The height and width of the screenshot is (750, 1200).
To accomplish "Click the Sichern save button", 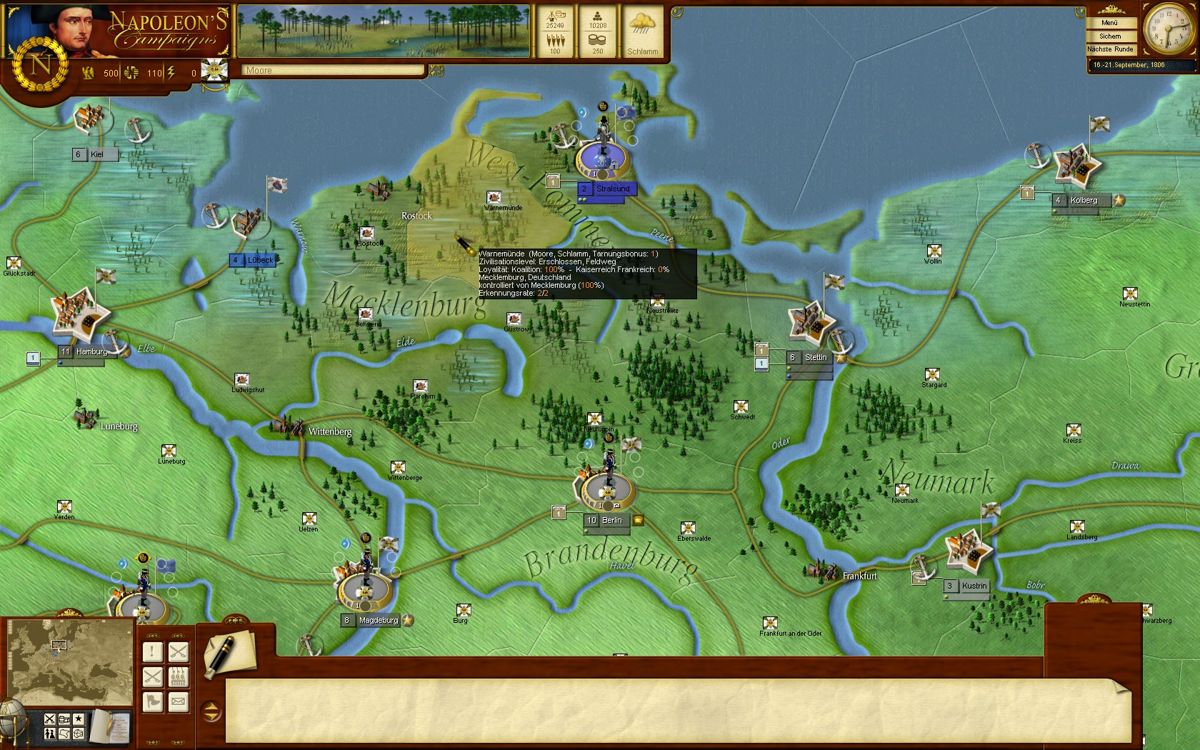I will [1112, 36].
